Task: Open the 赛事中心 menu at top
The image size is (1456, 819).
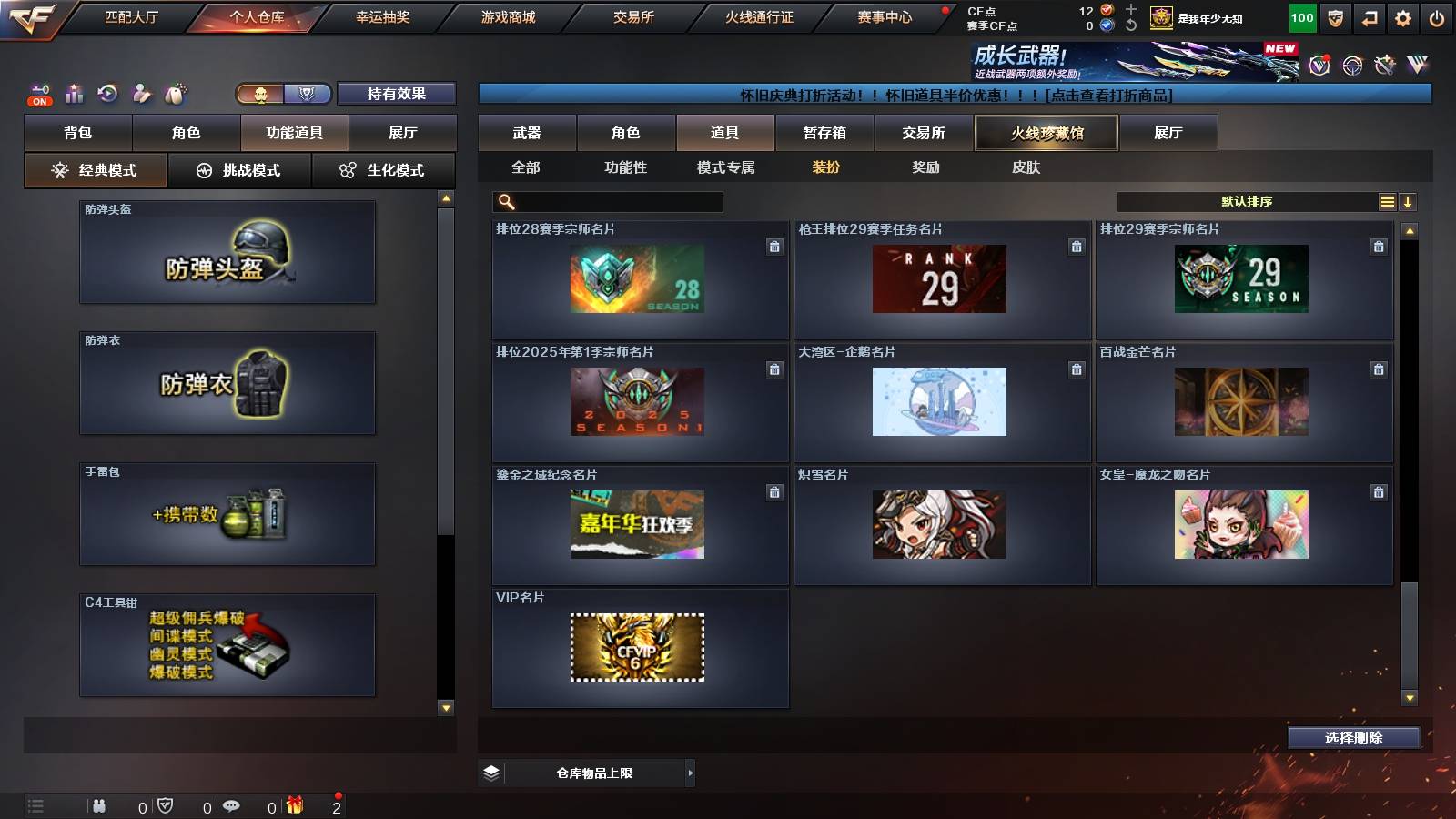Action: 885,15
